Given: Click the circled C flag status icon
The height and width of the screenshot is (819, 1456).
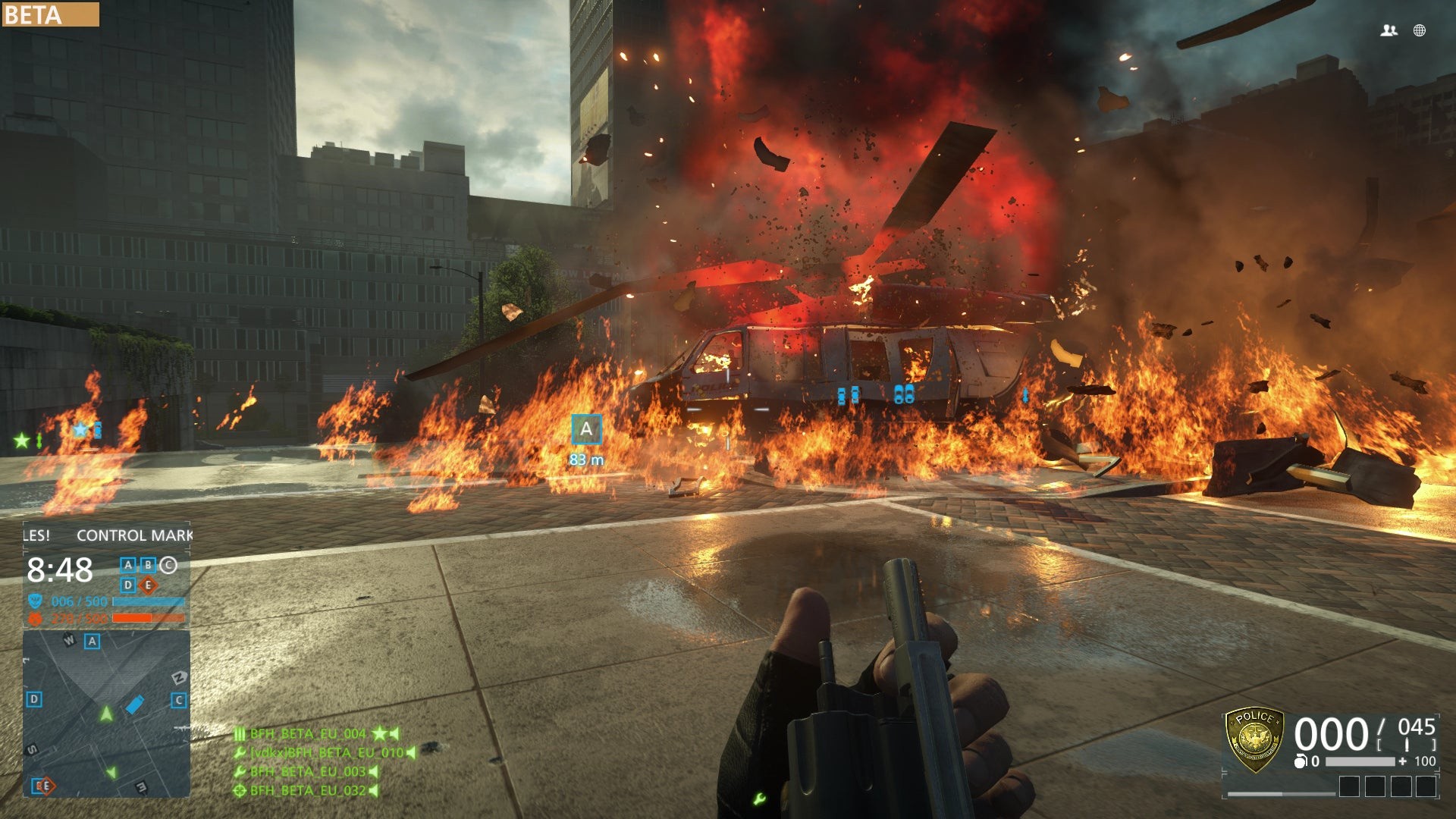Looking at the screenshot, I should [168, 565].
